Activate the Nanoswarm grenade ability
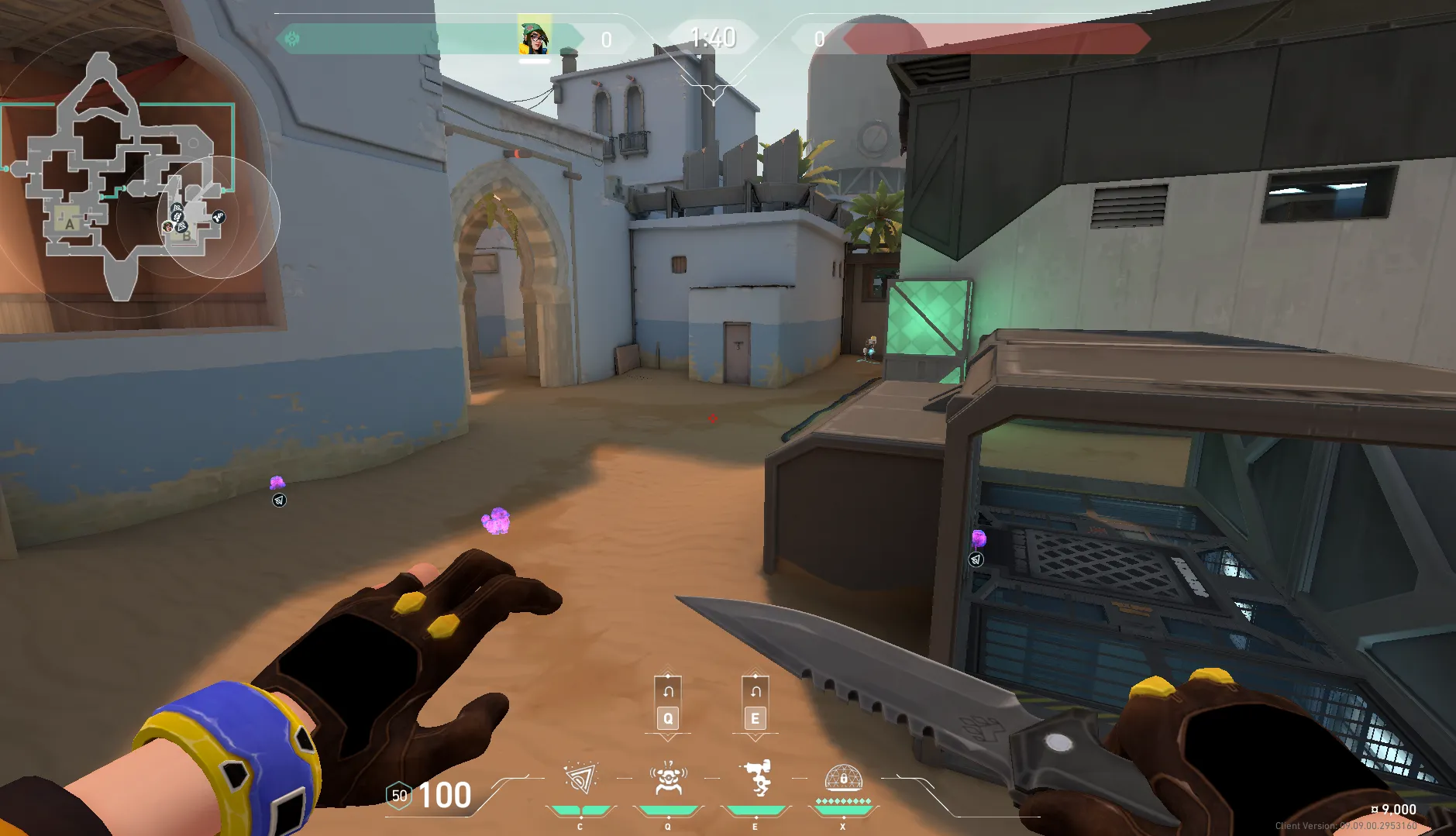The image size is (1456, 836). (580, 779)
